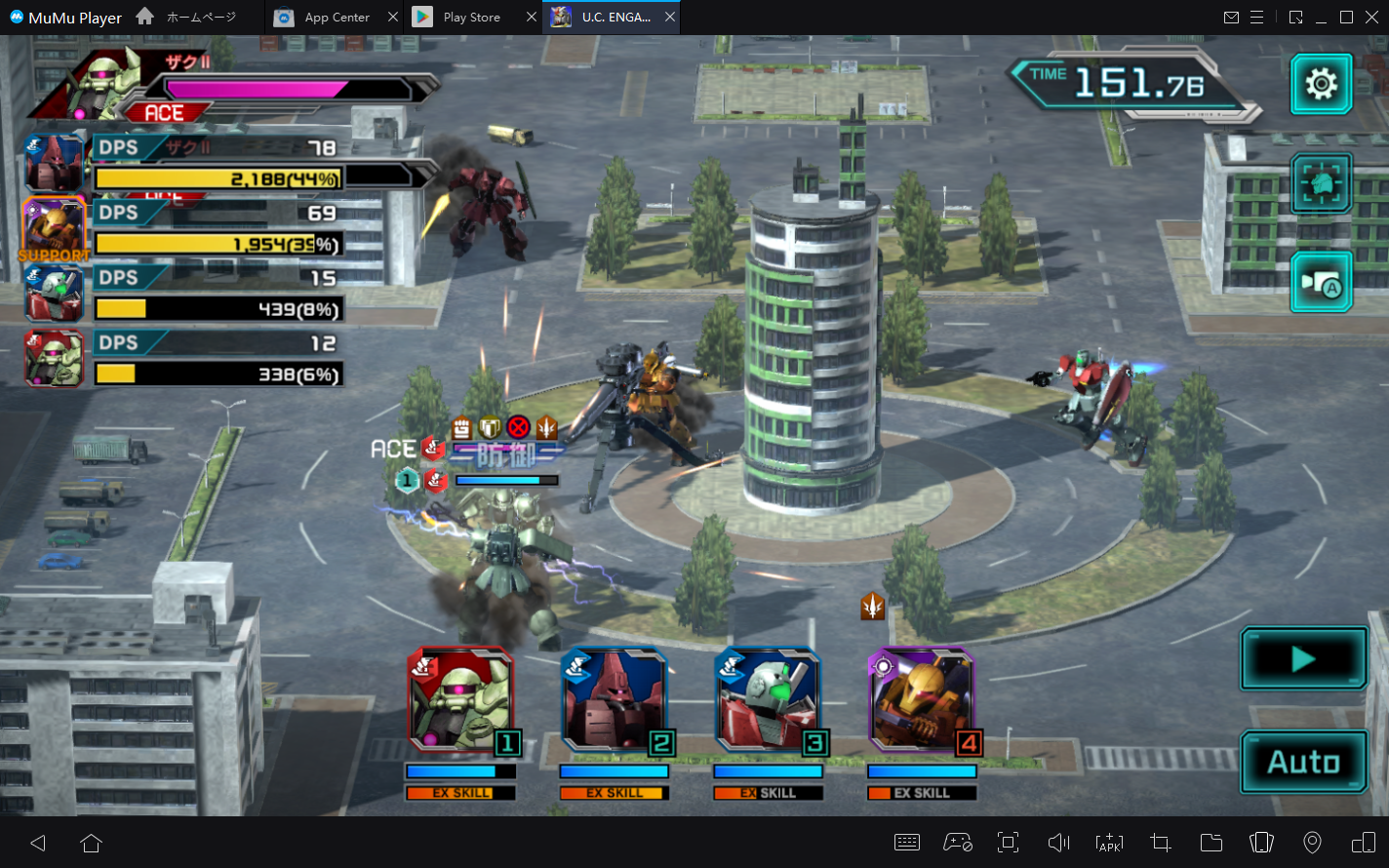1389x868 pixels.
Task: Toggle Auto battle mode
Action: point(1303,762)
